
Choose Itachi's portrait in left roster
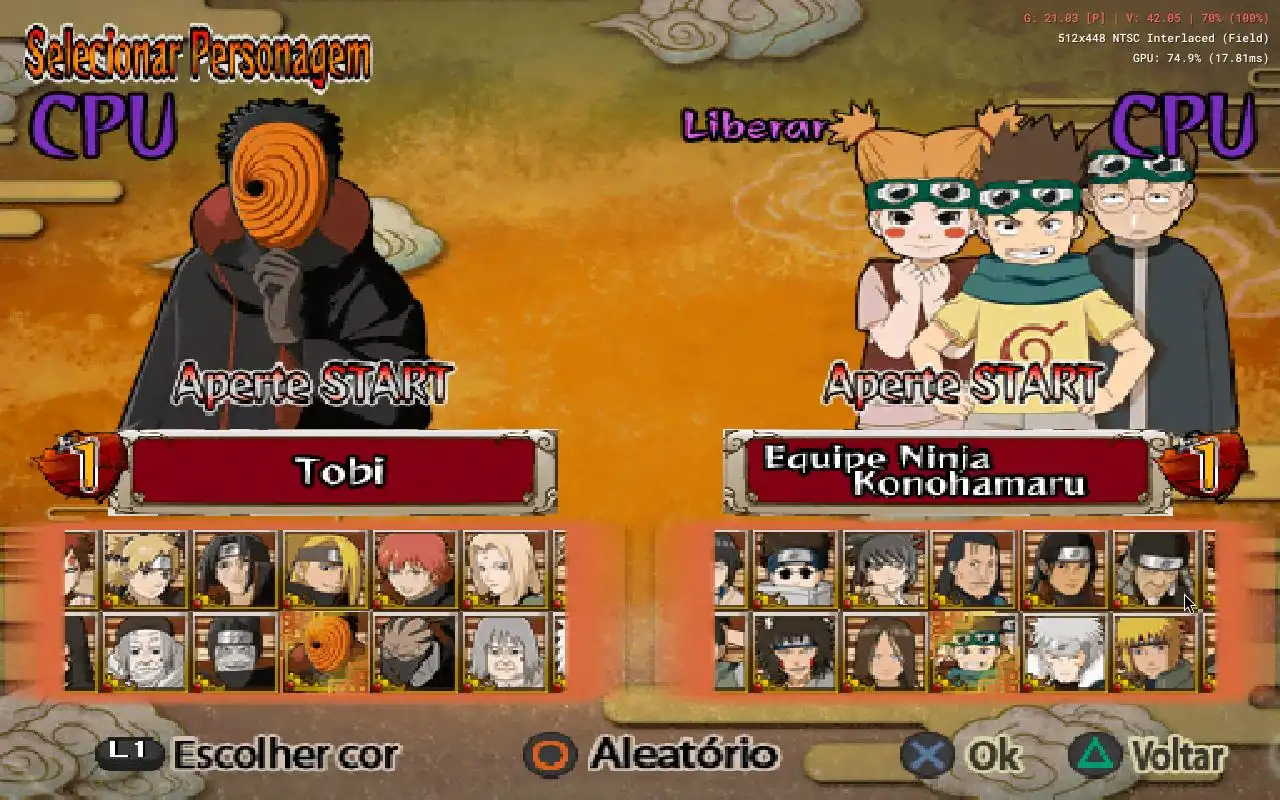point(235,569)
